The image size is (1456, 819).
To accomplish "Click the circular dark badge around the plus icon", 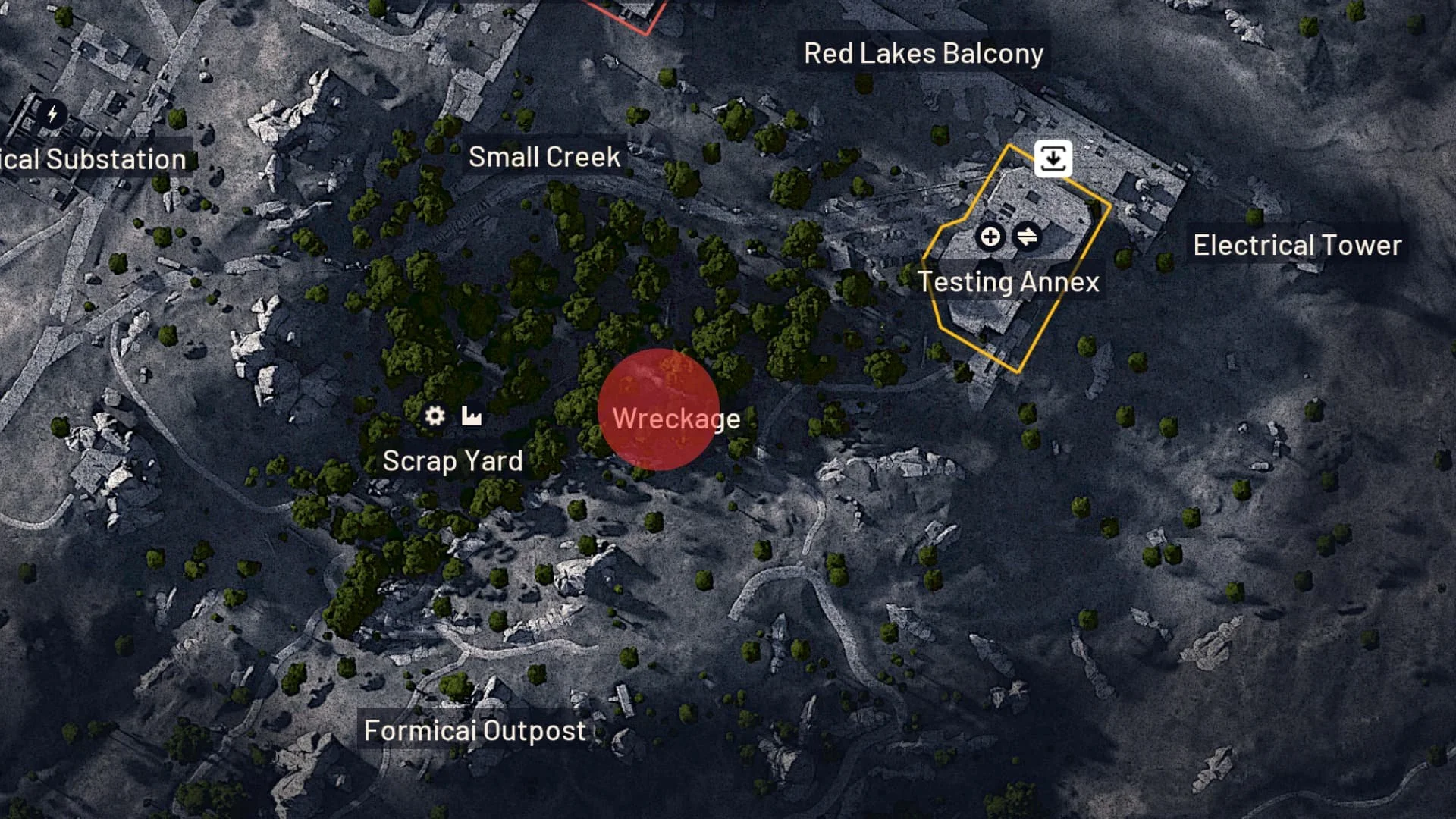I will click(x=990, y=237).
